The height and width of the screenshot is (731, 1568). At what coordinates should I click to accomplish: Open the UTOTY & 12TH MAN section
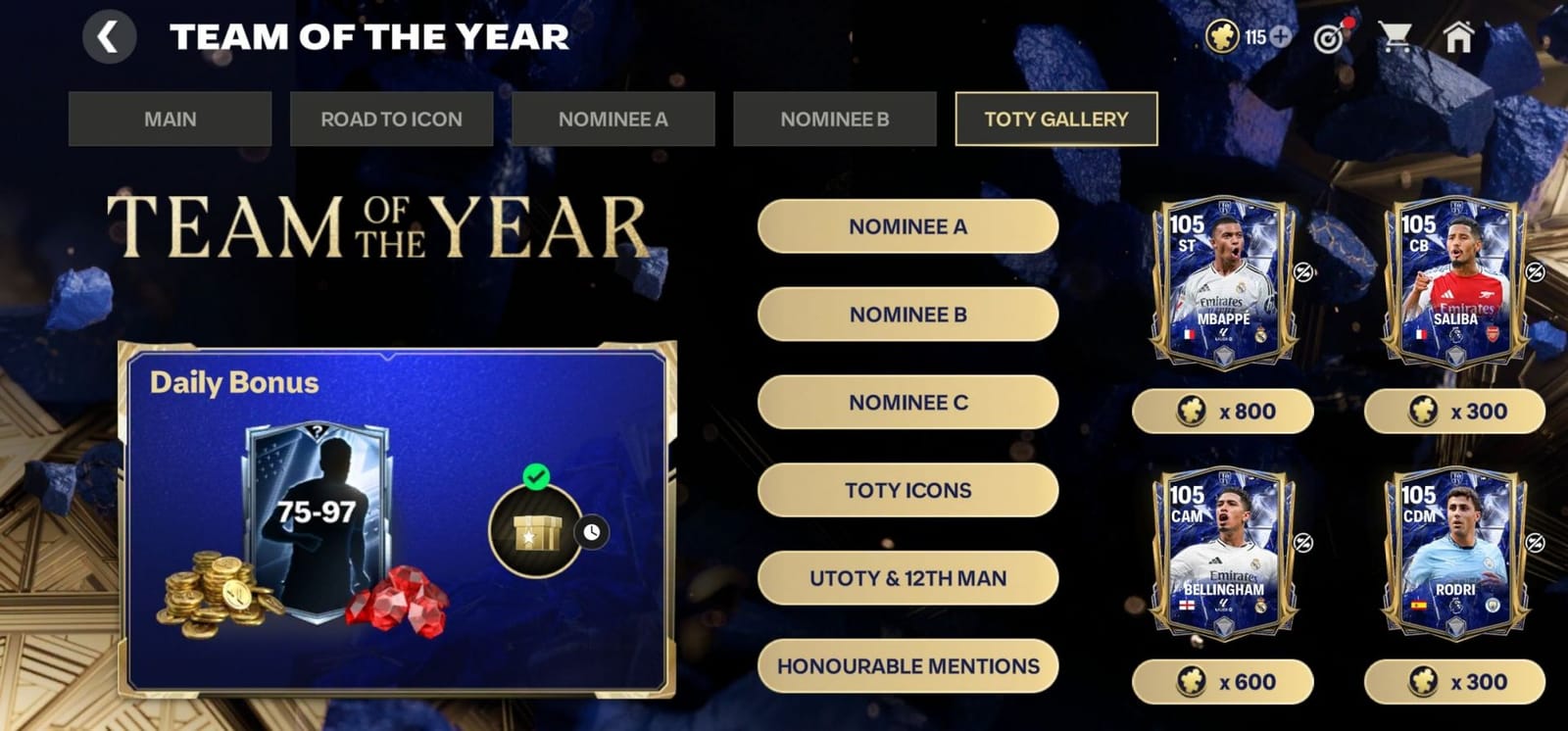[906, 577]
